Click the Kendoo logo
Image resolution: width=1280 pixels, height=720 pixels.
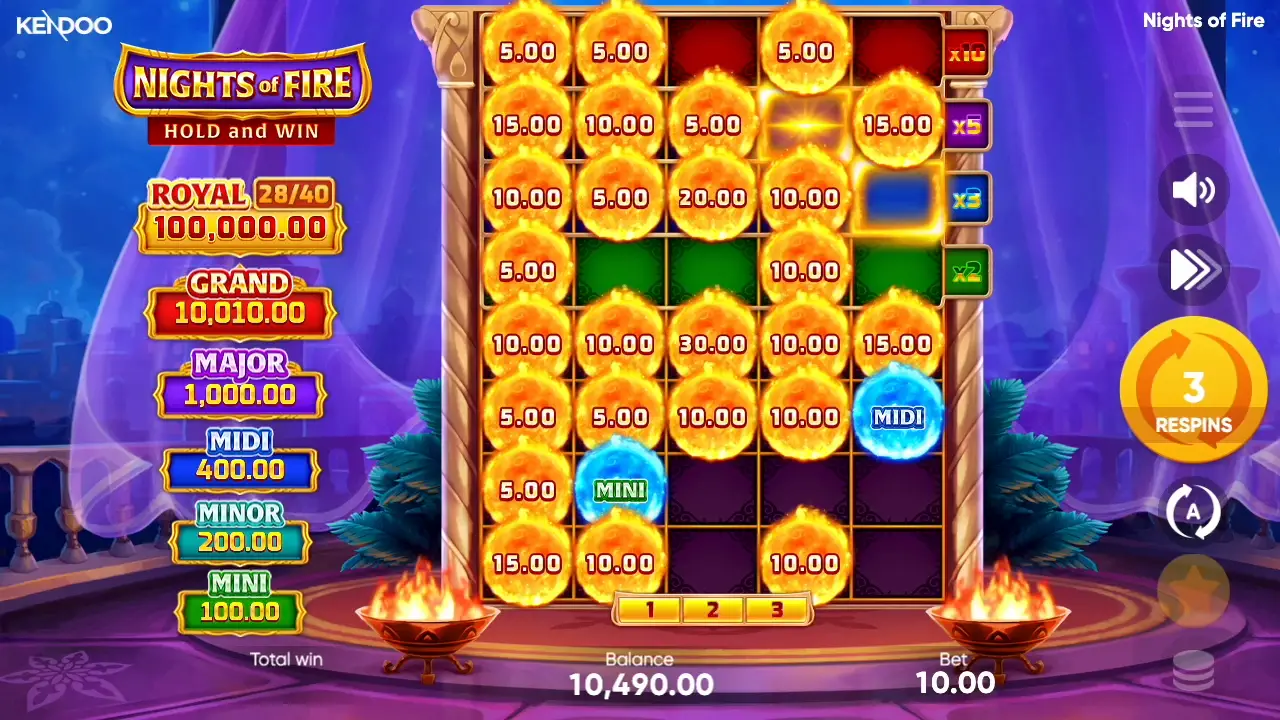pyautogui.click(x=64, y=25)
